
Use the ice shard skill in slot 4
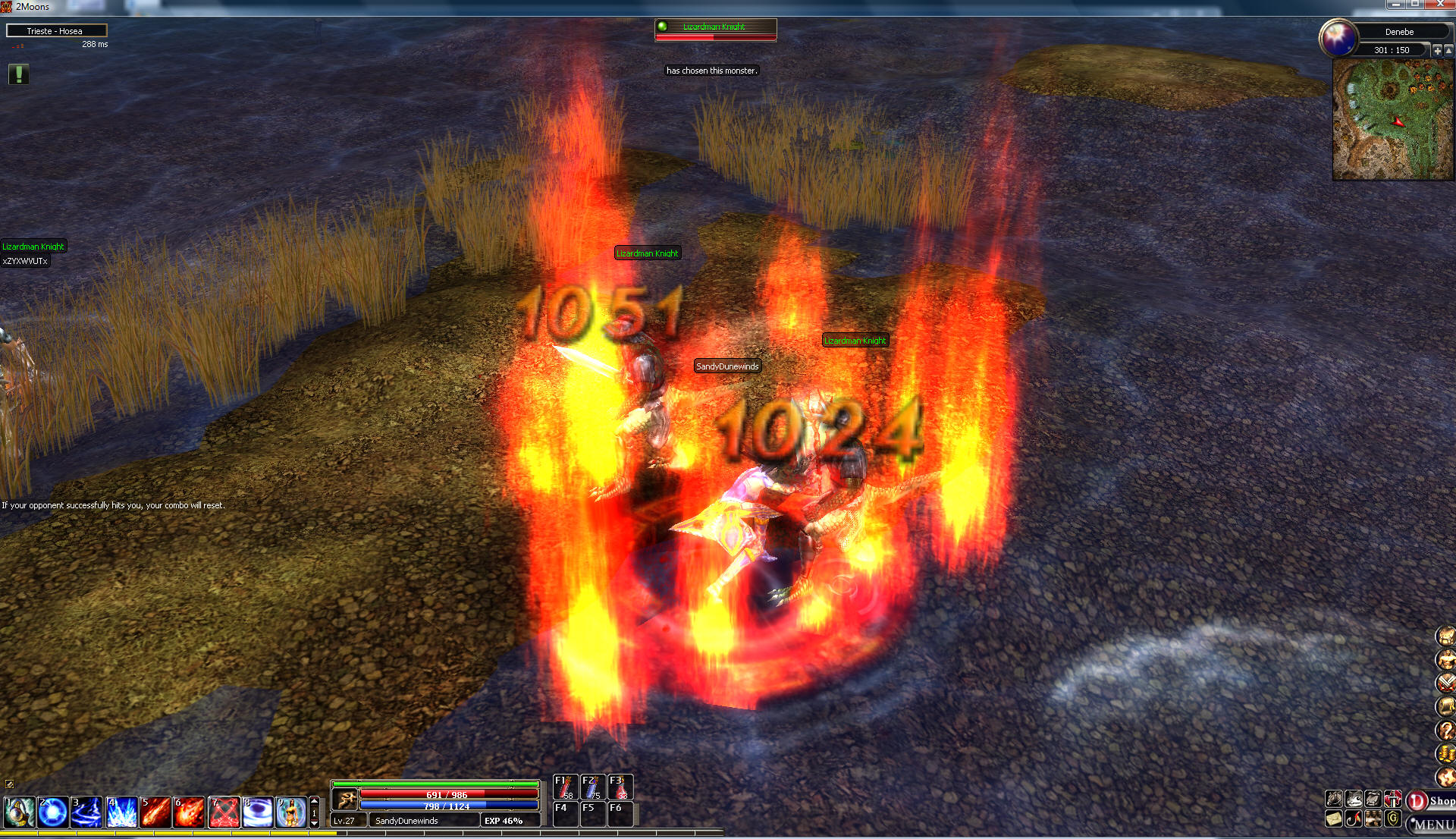tap(121, 812)
